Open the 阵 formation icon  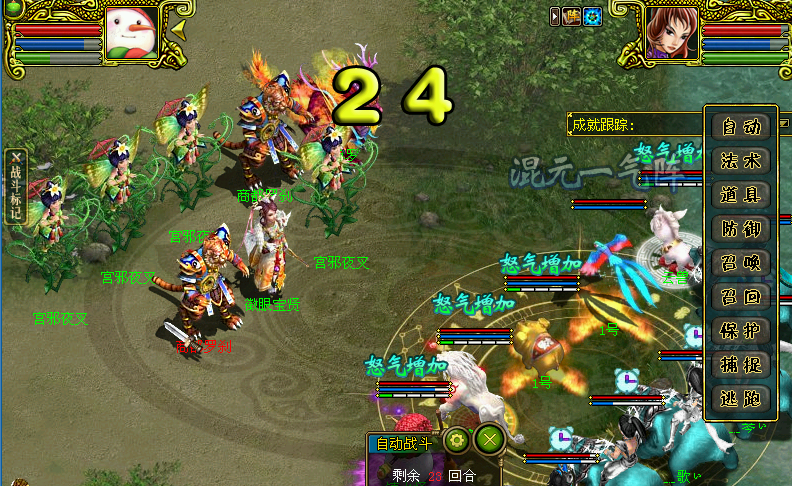coord(573,16)
